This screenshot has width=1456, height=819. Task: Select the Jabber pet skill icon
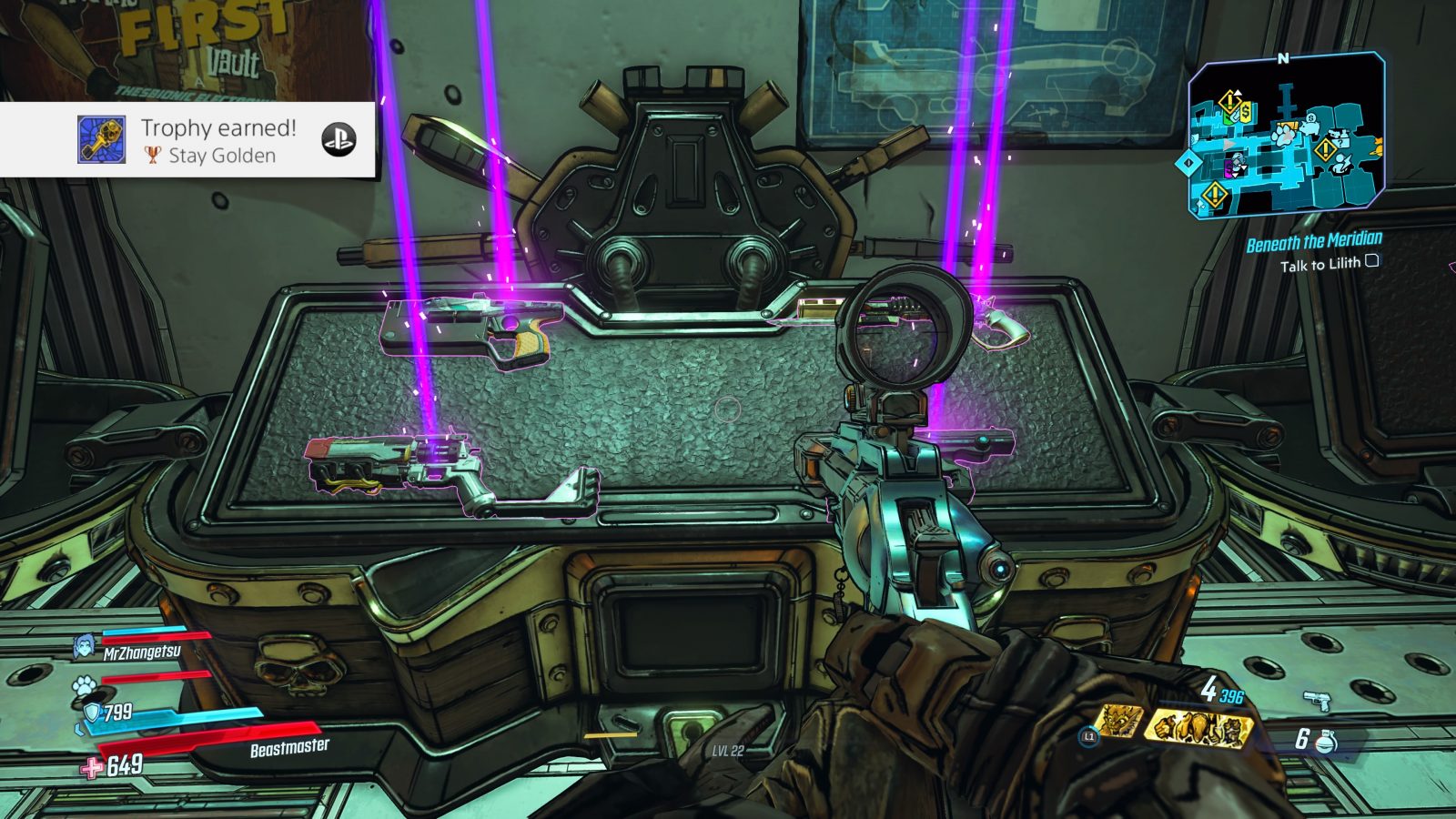tap(1118, 721)
